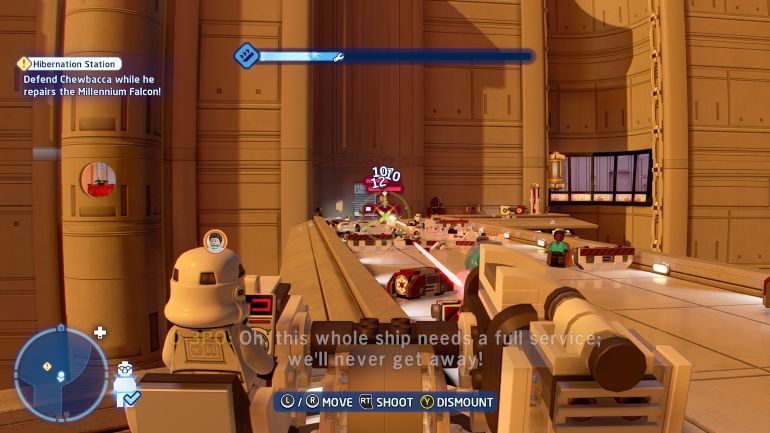Image resolution: width=770 pixels, height=433 pixels.
Task: Click the white plus icon beside the minimap
Action: click(x=99, y=332)
